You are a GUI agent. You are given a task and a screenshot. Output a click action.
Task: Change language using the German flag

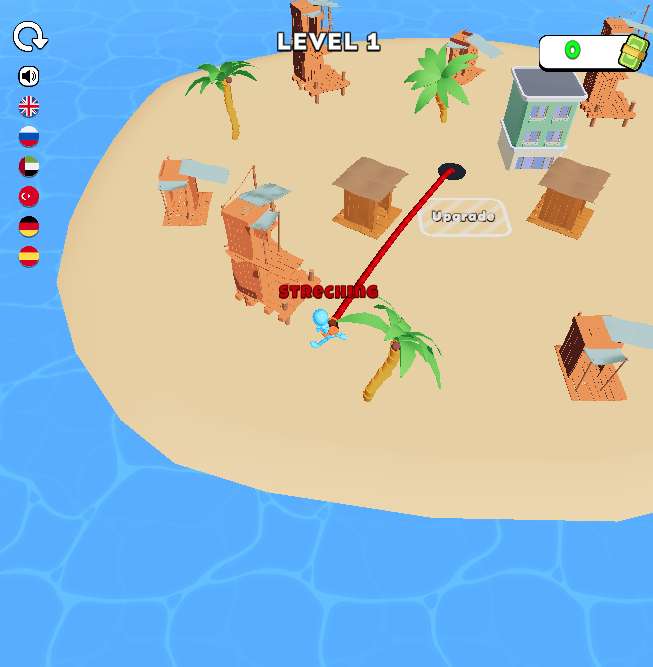coord(29,226)
